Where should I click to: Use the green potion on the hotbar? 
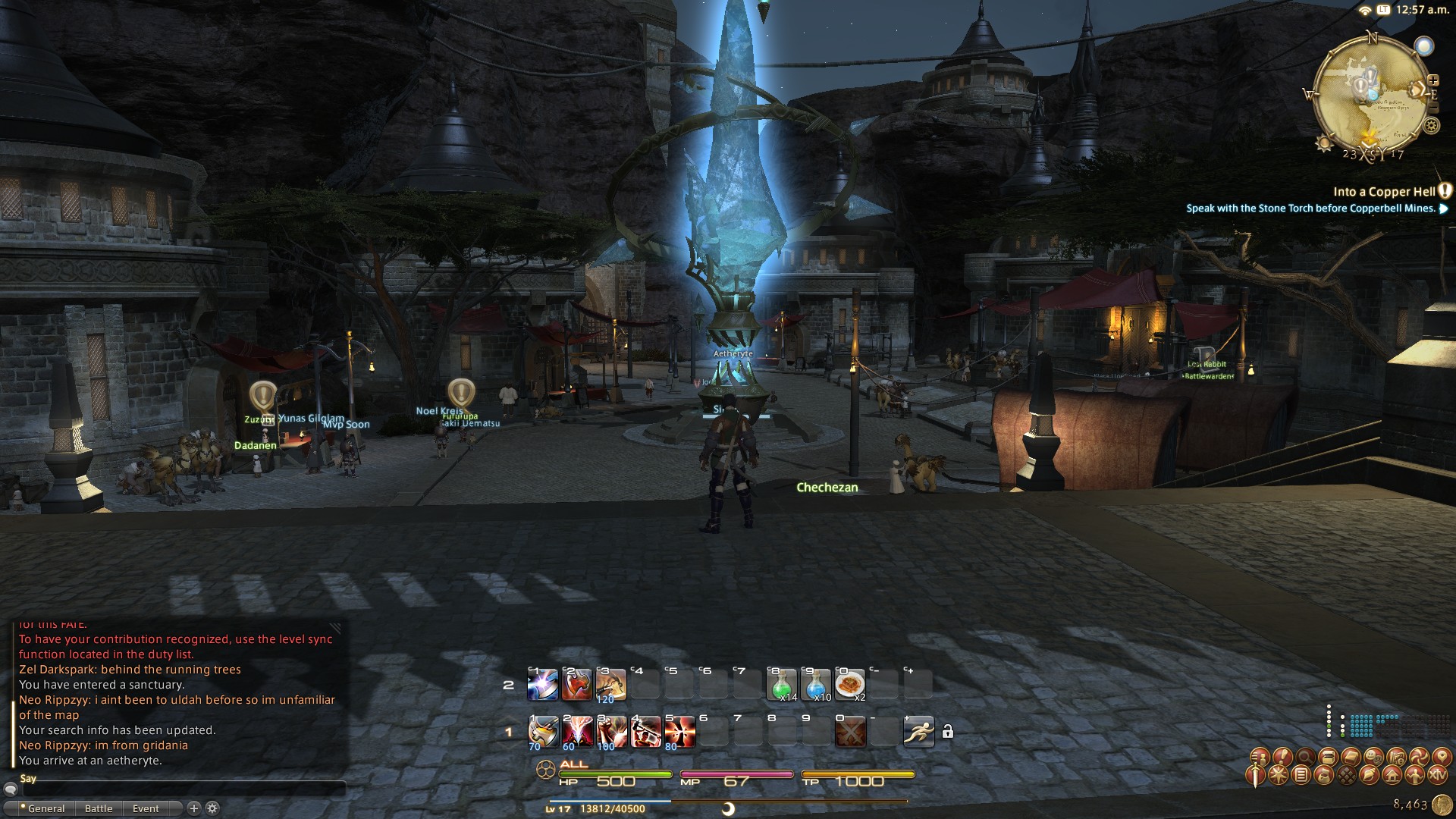click(782, 684)
